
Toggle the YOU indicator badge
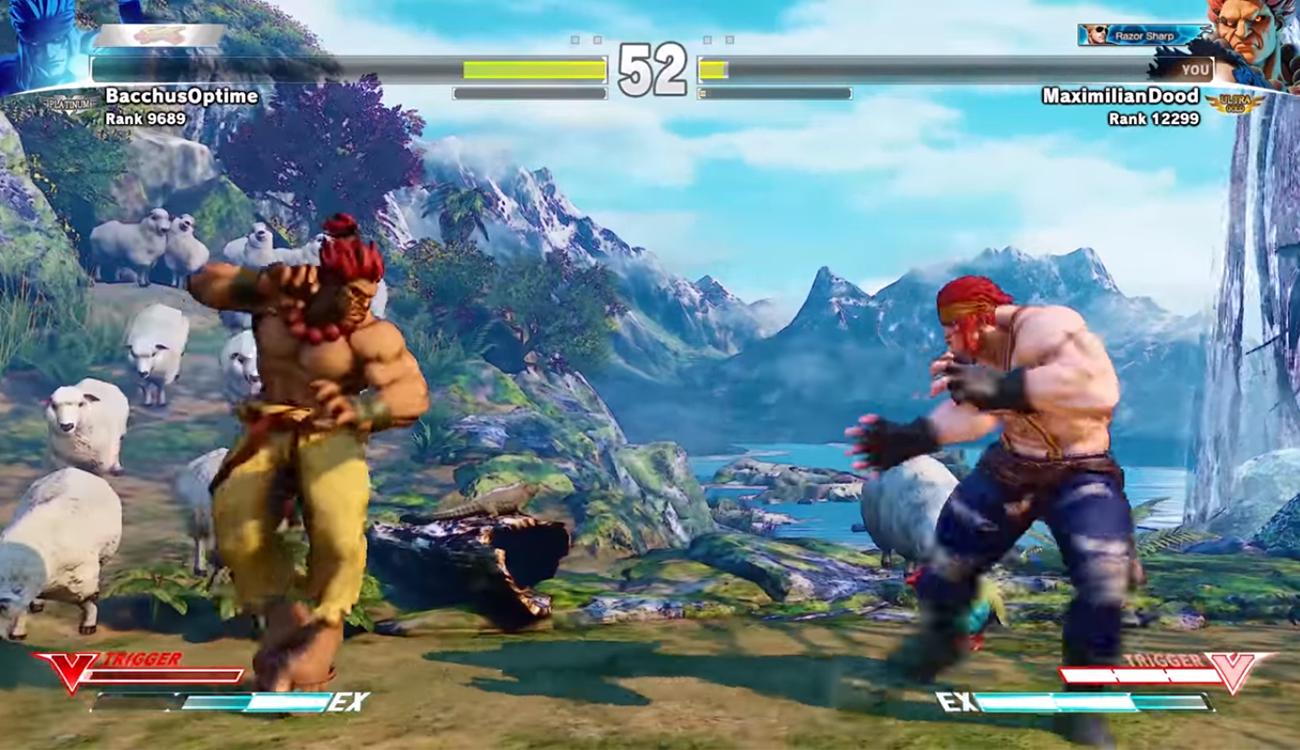1195,68
